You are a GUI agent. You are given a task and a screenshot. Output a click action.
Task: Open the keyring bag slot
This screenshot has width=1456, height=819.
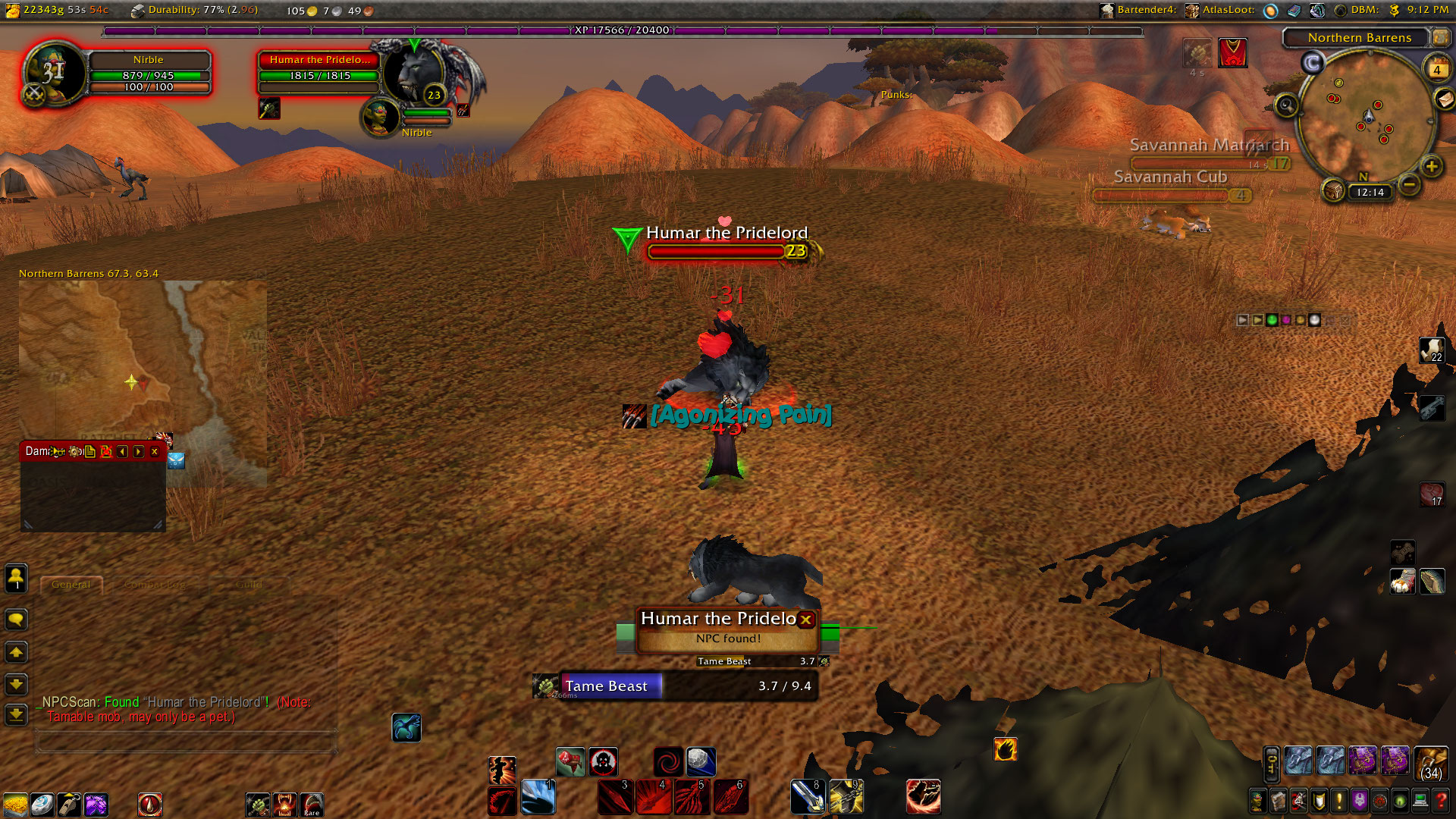click(1271, 763)
